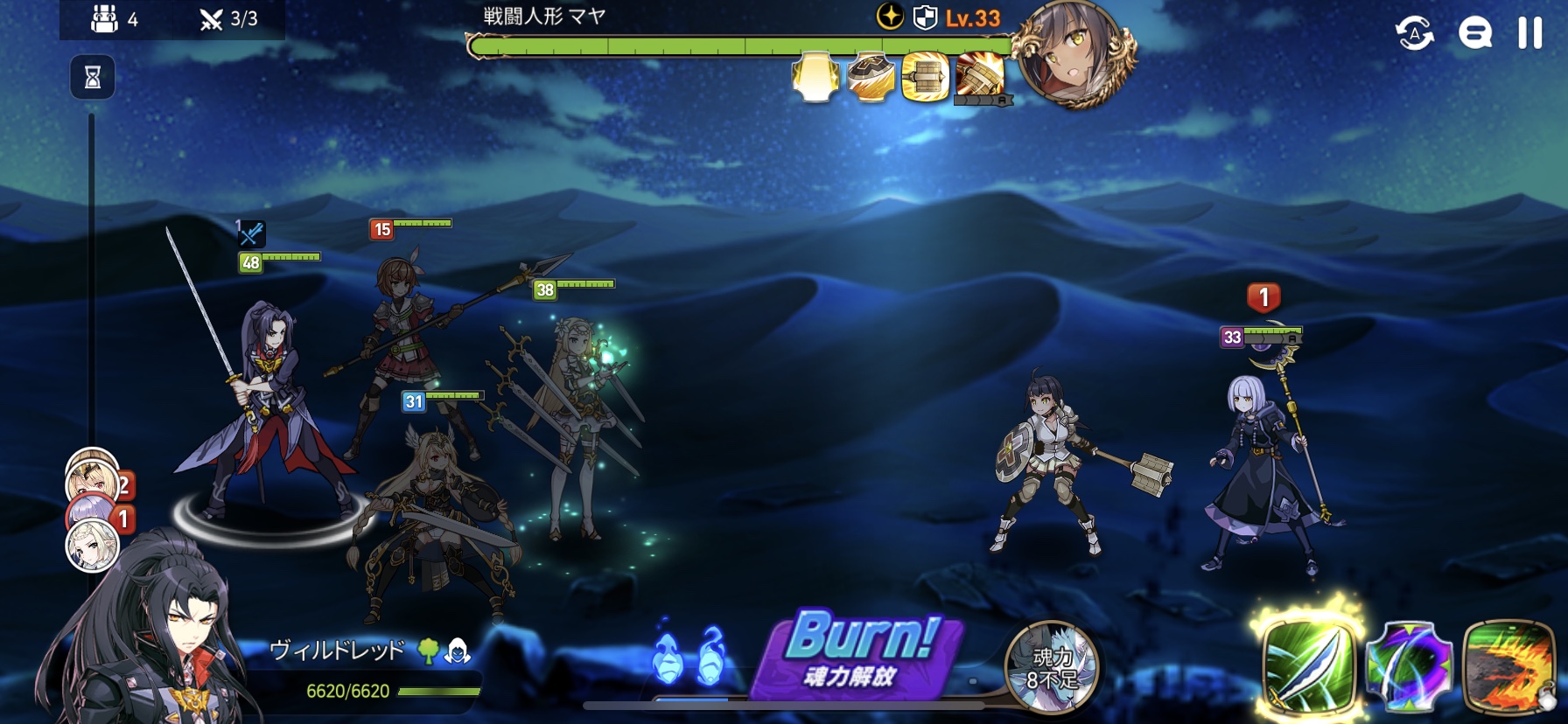Image resolution: width=1568 pixels, height=724 pixels.
Task: Select the boss Maya portrait
Action: point(1074,52)
